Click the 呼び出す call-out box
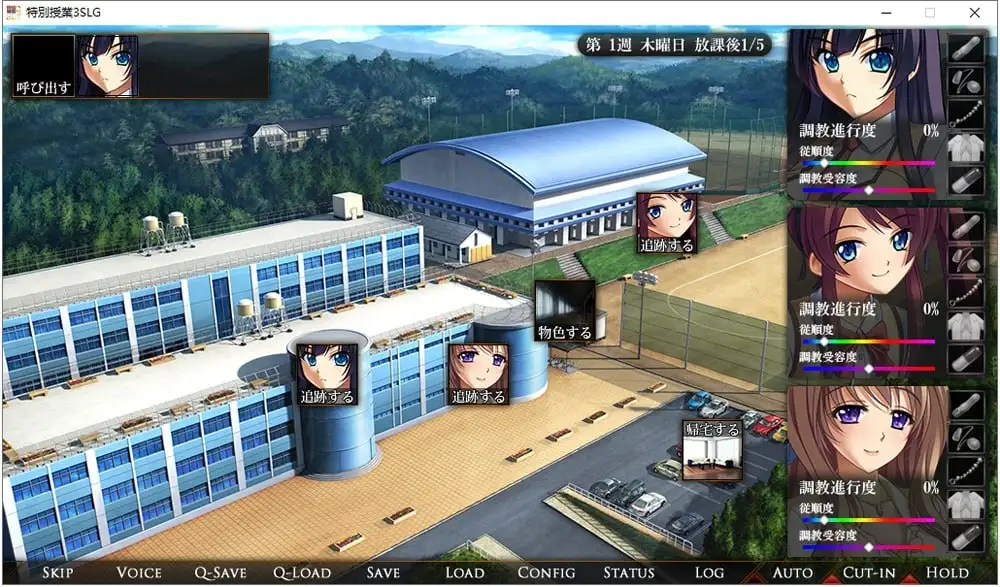Viewport: 1000px width, 587px height. point(44,66)
